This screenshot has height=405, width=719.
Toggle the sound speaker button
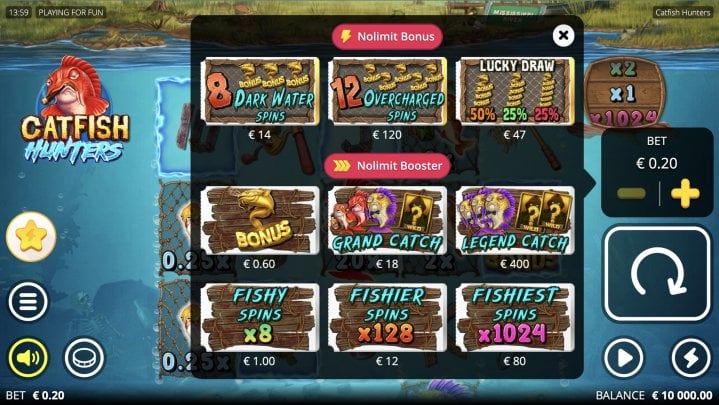click(28, 358)
